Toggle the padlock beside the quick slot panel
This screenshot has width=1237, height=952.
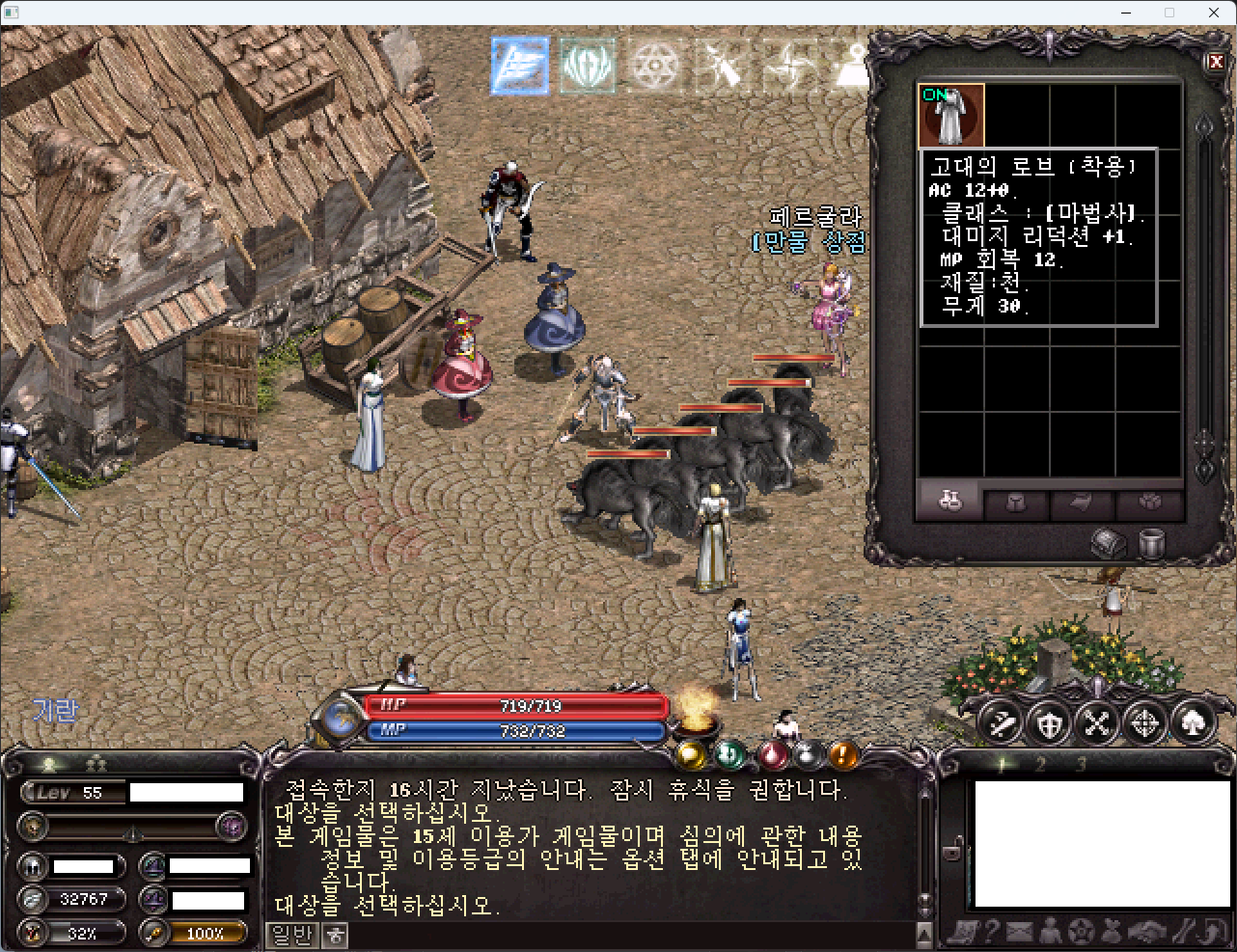pos(951,851)
